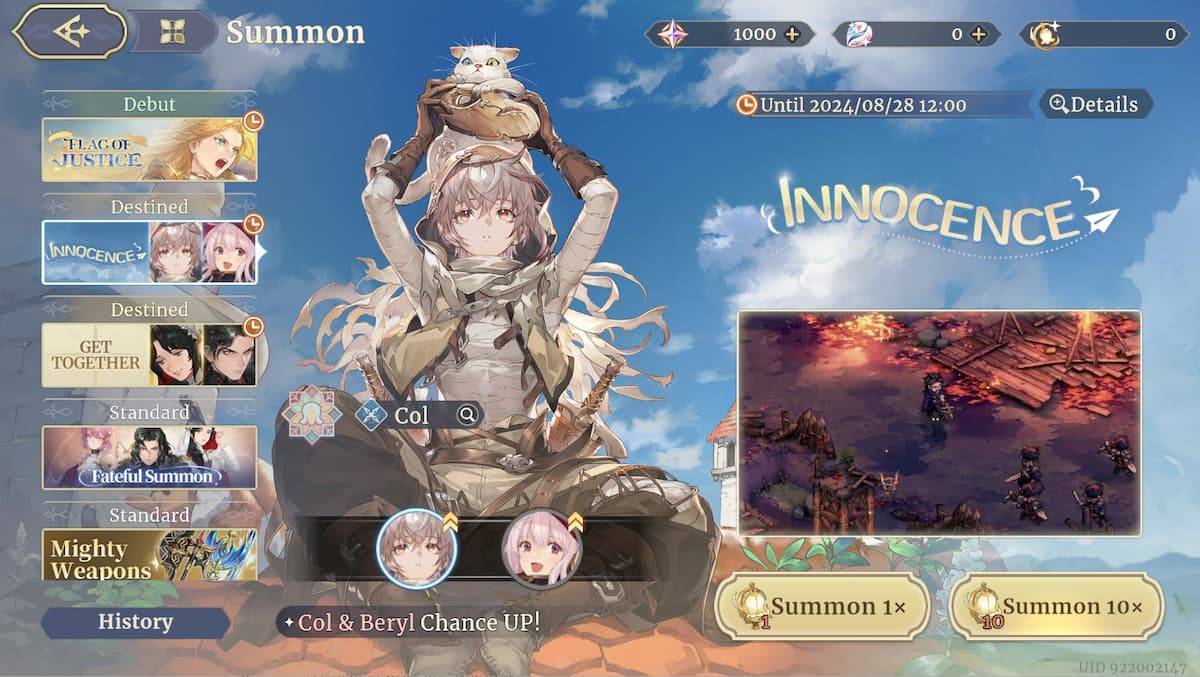Inspect Col's character info magnifier
This screenshot has width=1200, height=677.
coord(467,415)
